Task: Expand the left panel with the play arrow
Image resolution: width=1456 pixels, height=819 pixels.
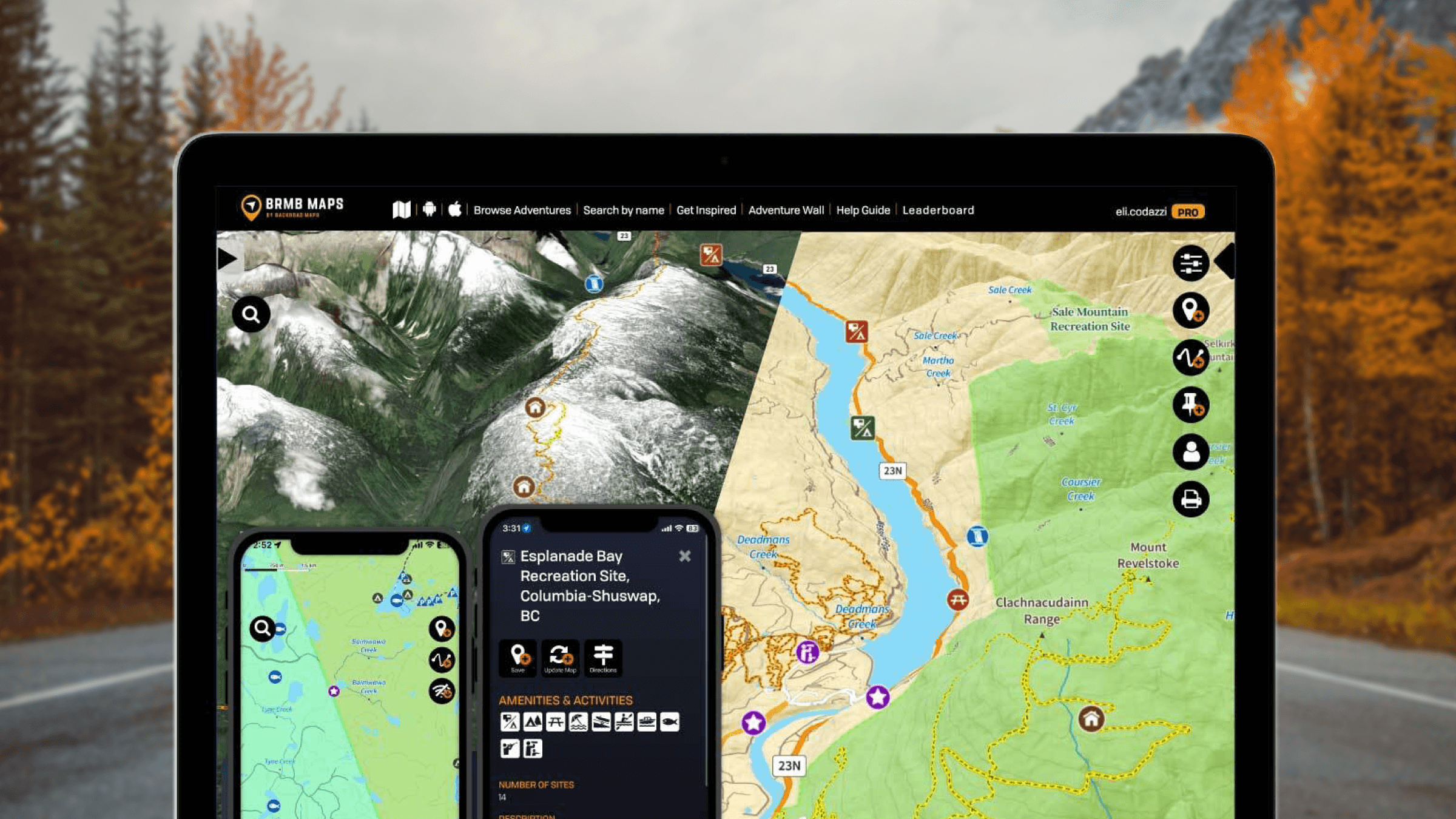Action: tap(228, 259)
